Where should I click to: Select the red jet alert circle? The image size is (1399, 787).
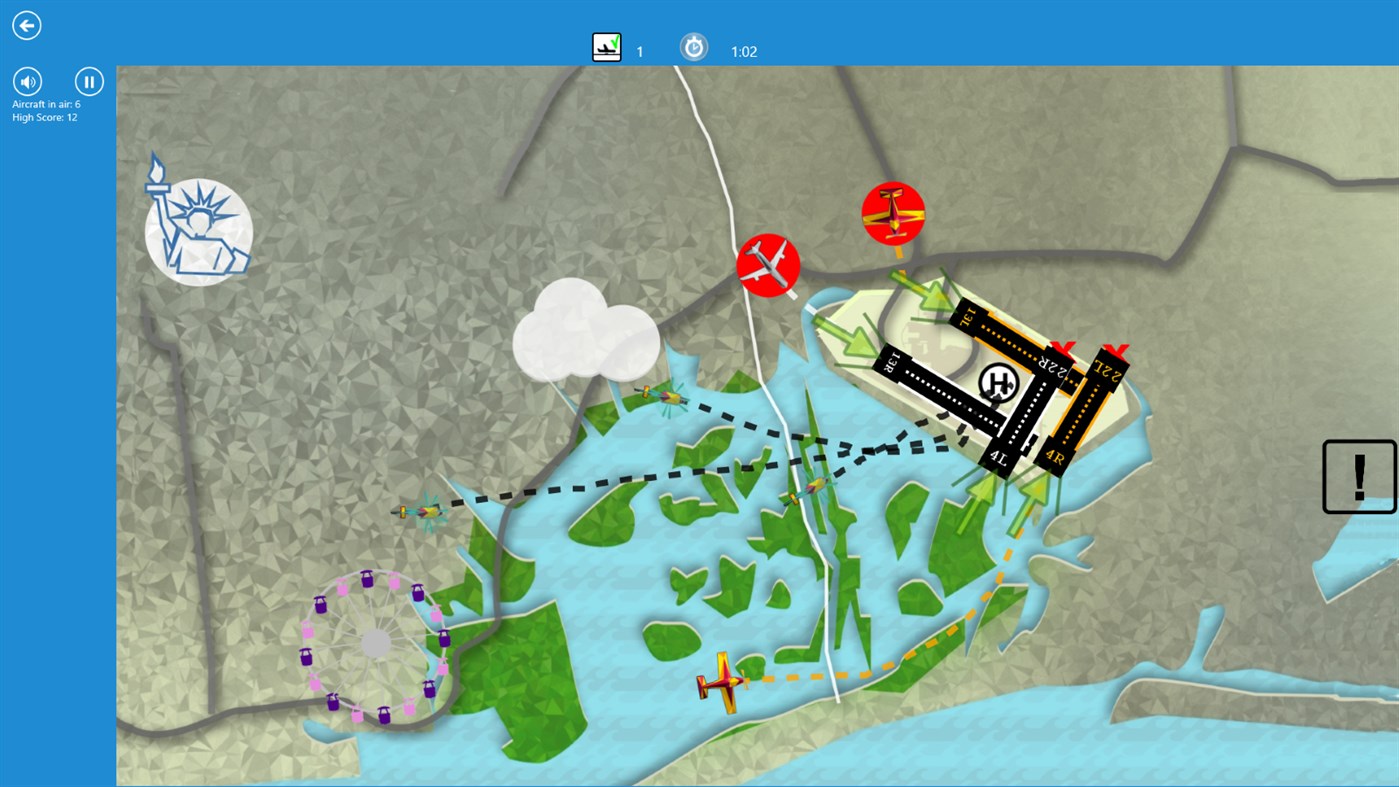click(x=769, y=265)
